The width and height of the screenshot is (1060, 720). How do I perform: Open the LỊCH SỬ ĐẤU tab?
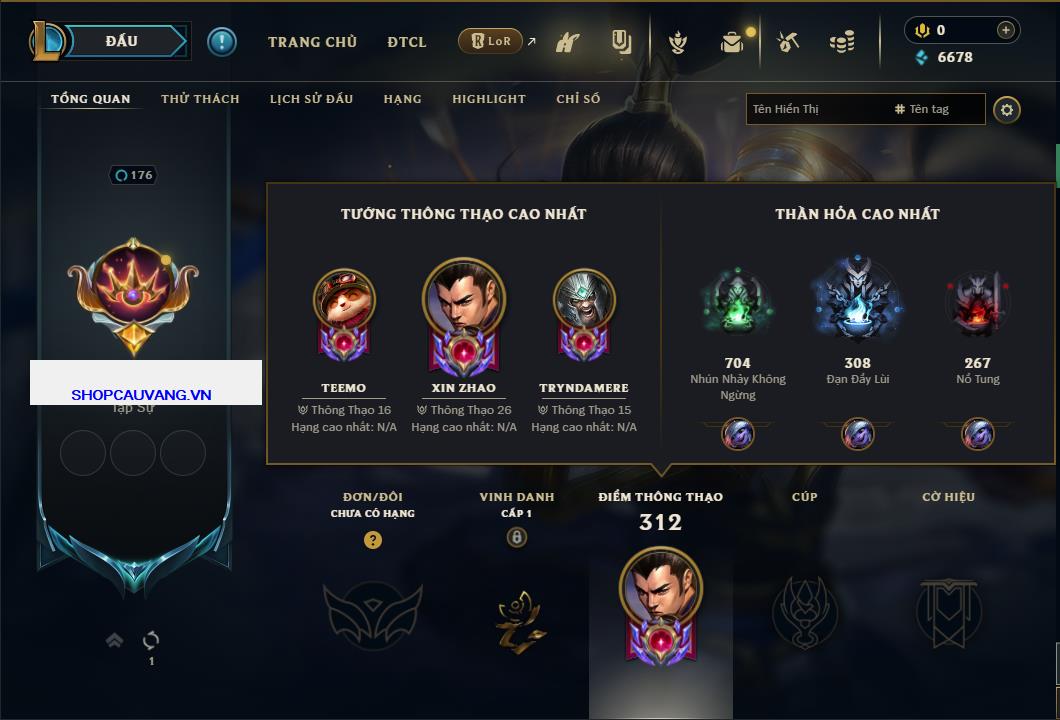311,99
